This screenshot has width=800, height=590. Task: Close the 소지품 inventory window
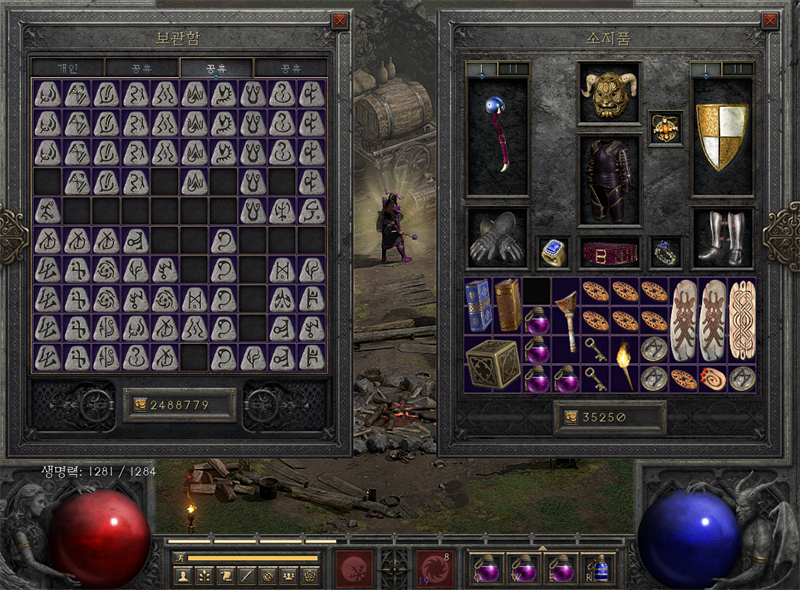tap(769, 20)
